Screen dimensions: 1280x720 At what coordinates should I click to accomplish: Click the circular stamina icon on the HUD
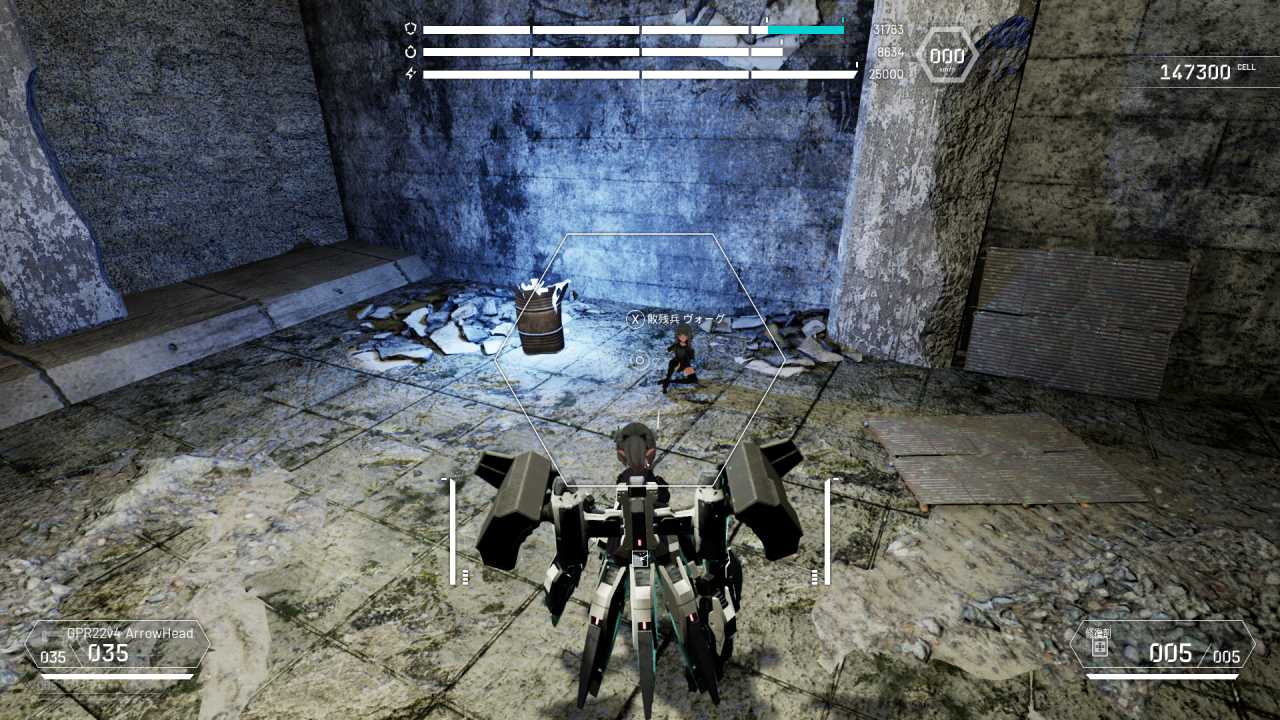pos(410,50)
